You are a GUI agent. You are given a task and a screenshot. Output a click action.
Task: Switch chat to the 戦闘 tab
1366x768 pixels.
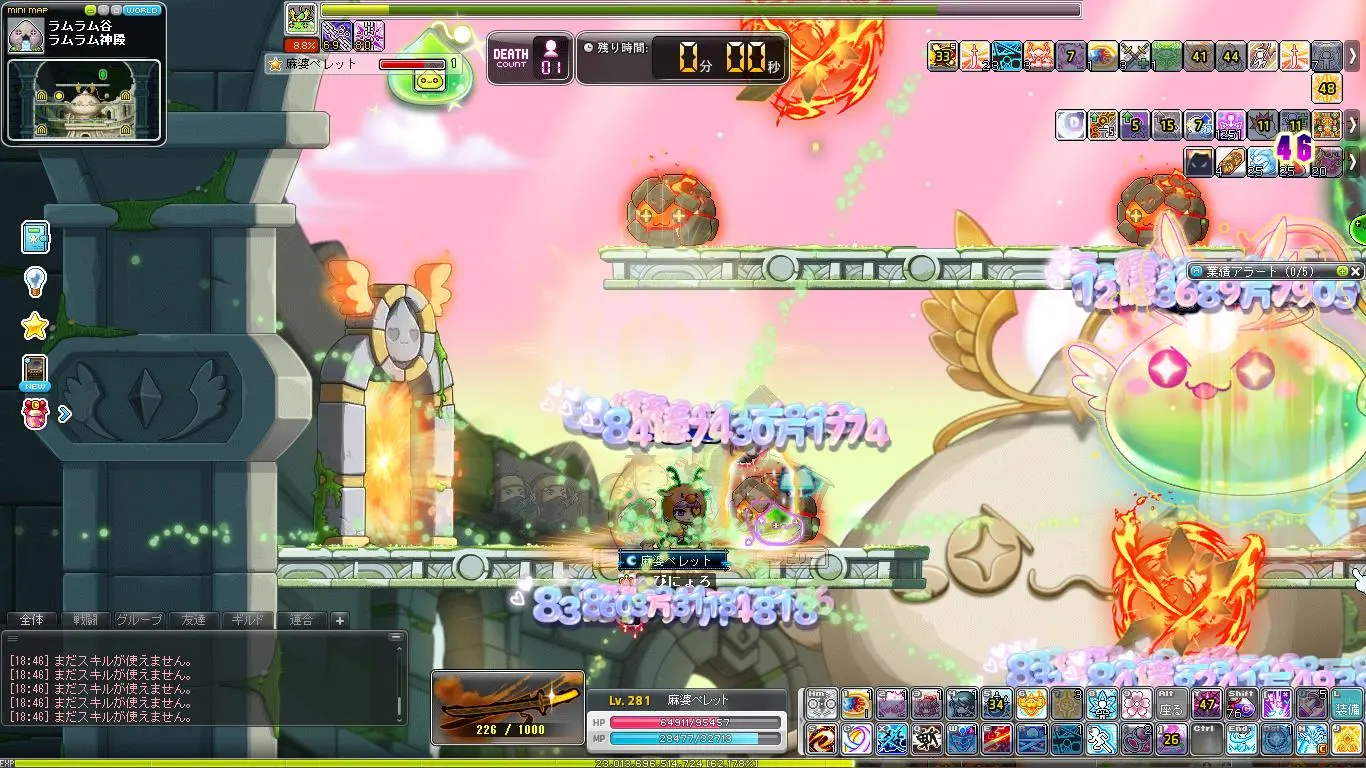(x=85, y=620)
